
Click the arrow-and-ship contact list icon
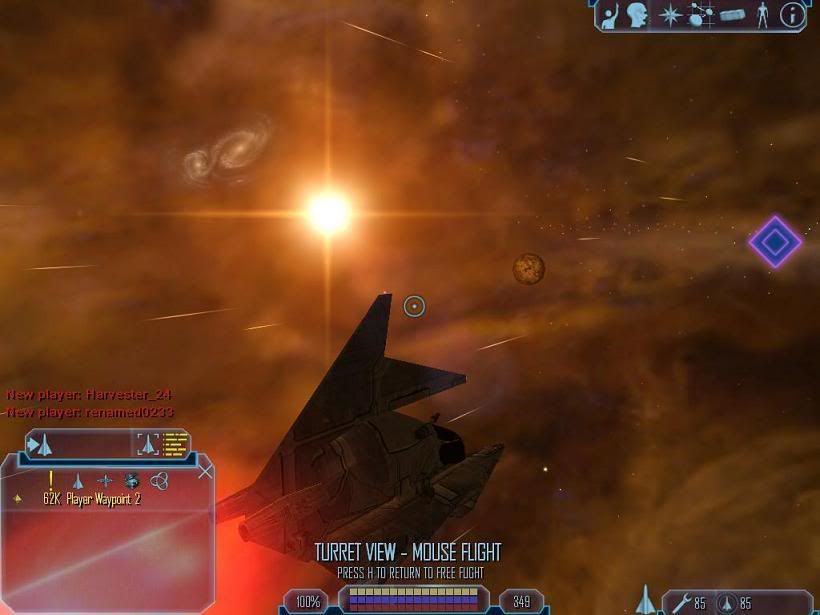coord(40,445)
